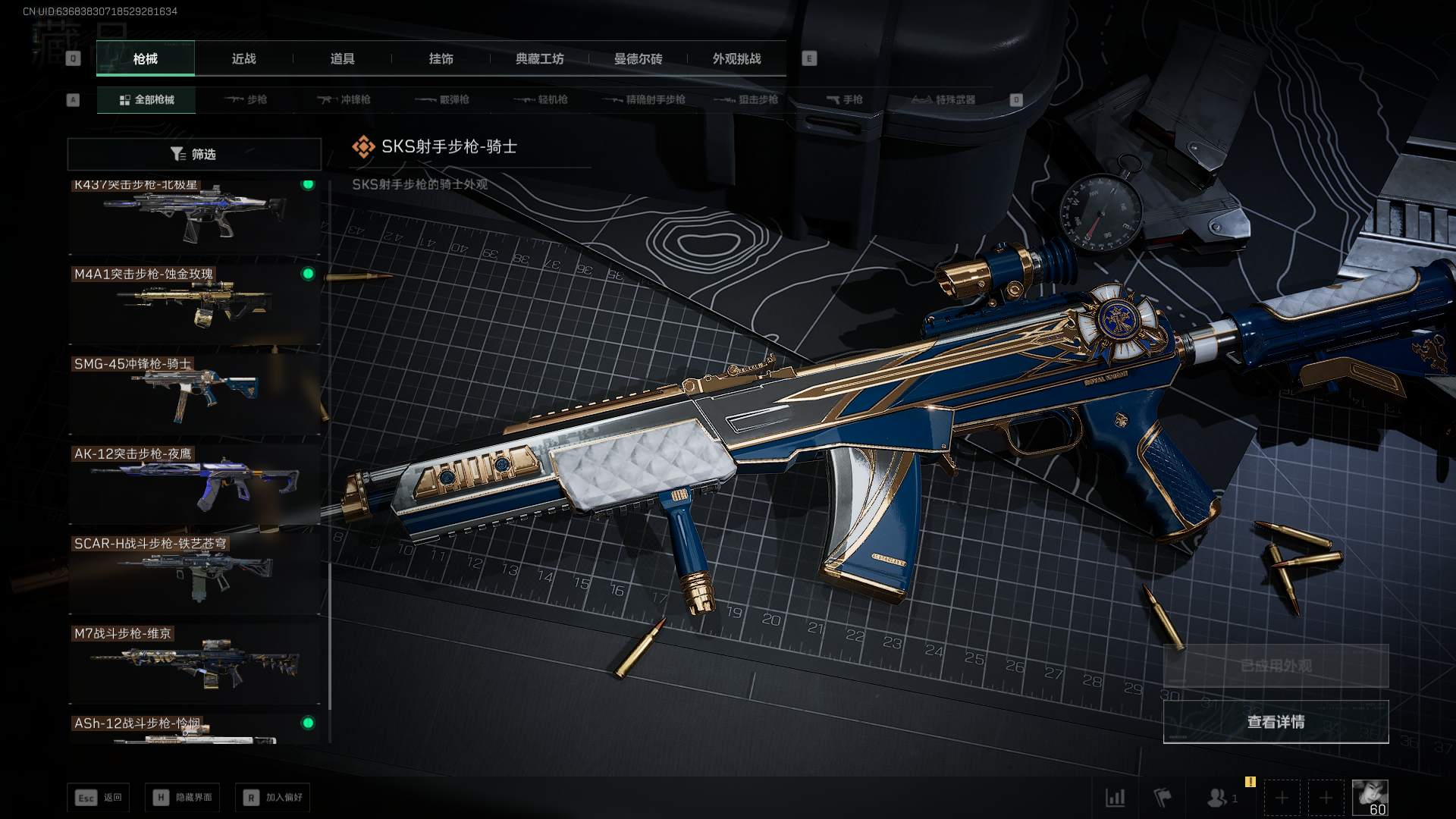
Task: Switch to the 近战 melee tab
Action: coord(243,58)
